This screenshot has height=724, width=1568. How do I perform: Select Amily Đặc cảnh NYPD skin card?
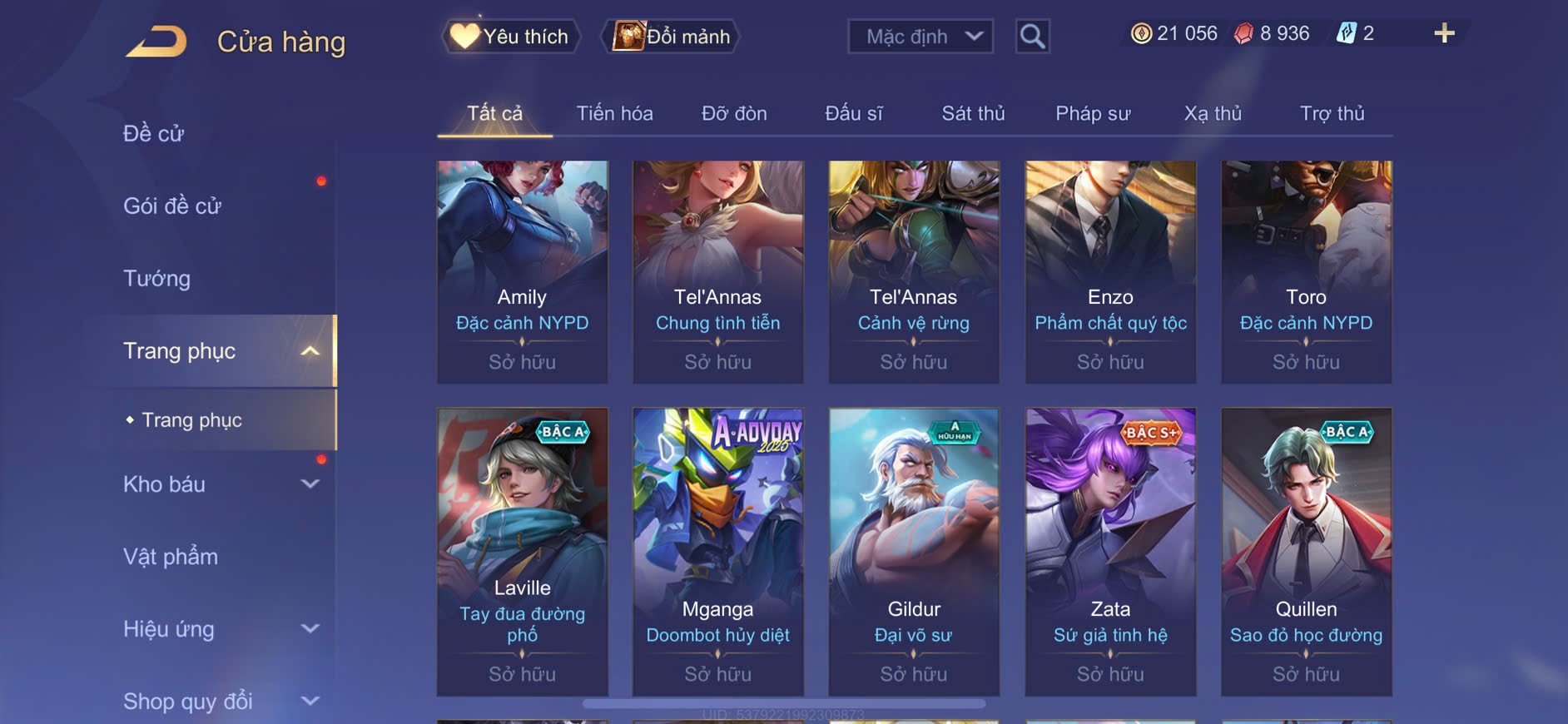click(523, 271)
